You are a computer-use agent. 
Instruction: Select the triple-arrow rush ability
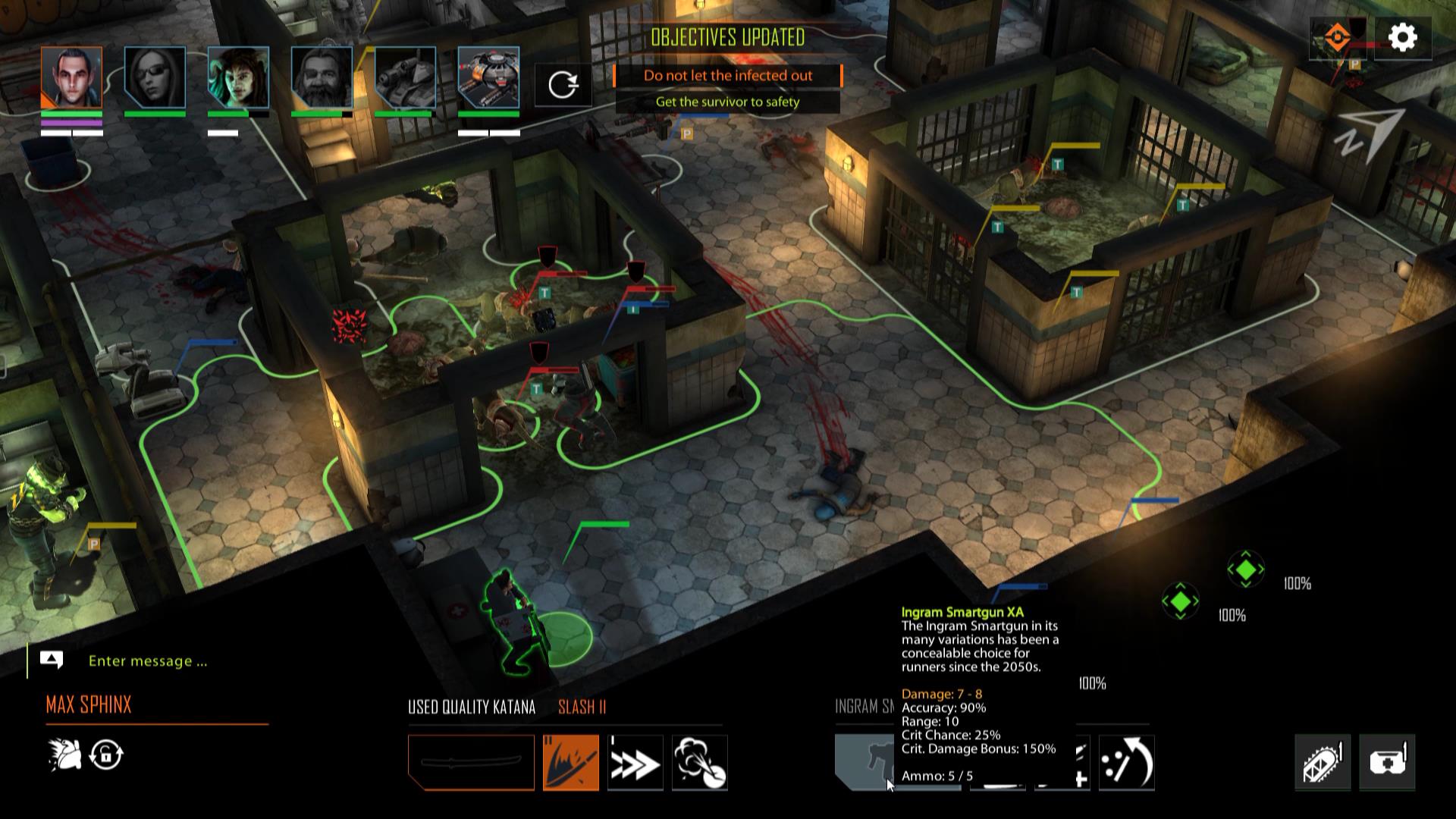tap(637, 763)
